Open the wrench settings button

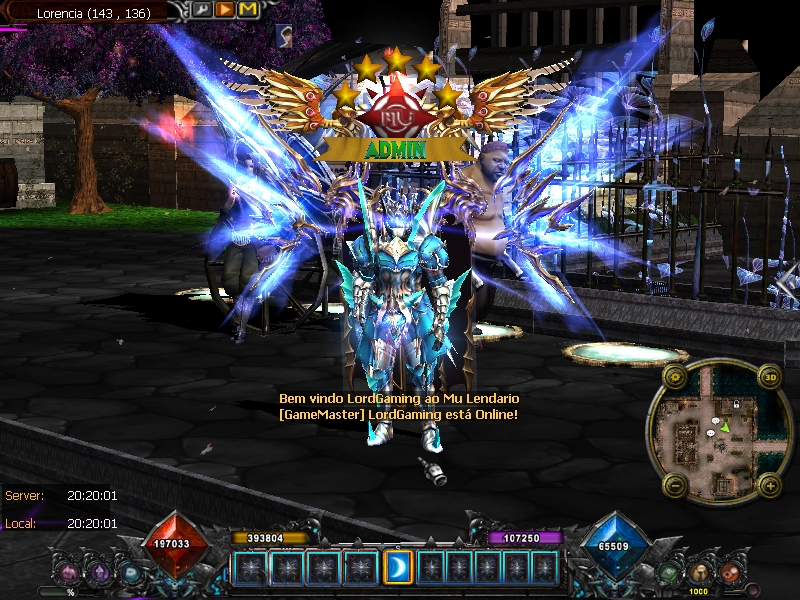(202, 10)
